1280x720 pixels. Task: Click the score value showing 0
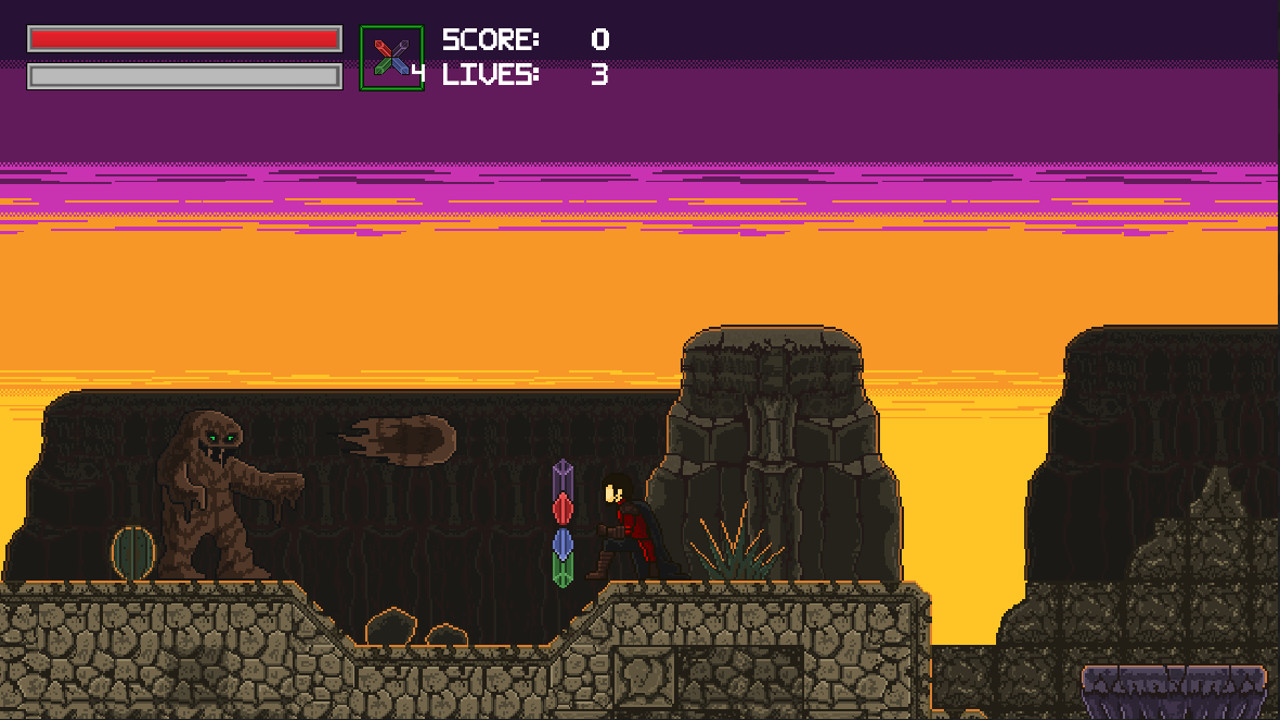click(601, 40)
